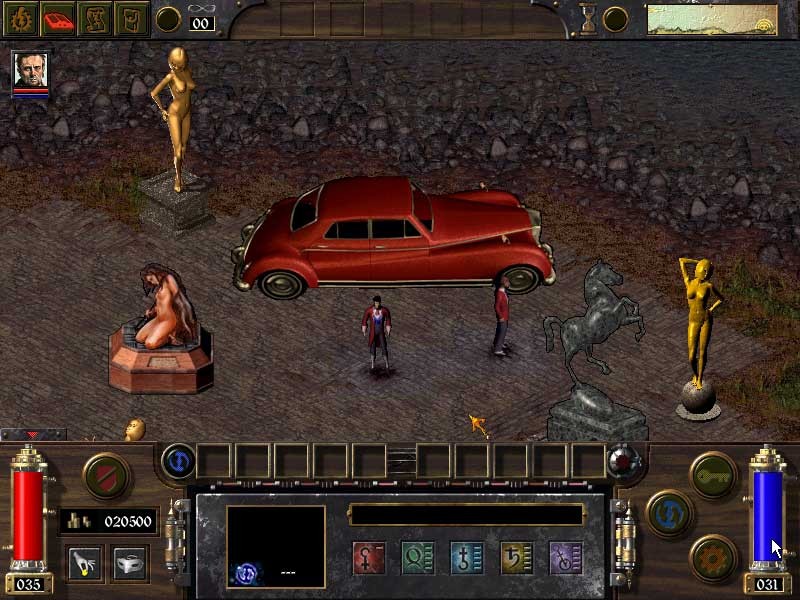Screen dimensions: 800x600
Task: Open the character sheet icon in top bar
Action: coord(21,18)
